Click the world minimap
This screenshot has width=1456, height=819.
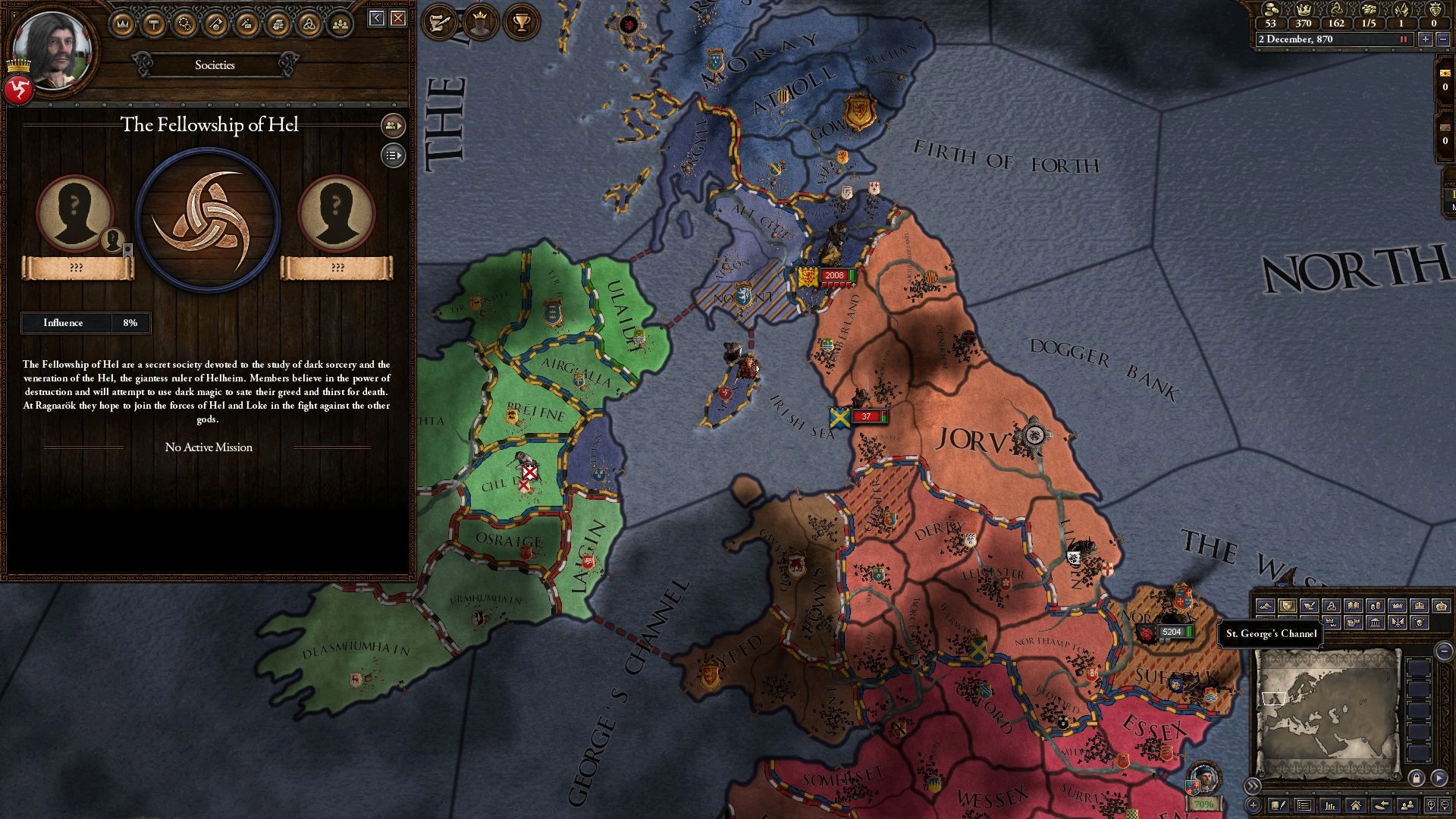tap(1326, 713)
